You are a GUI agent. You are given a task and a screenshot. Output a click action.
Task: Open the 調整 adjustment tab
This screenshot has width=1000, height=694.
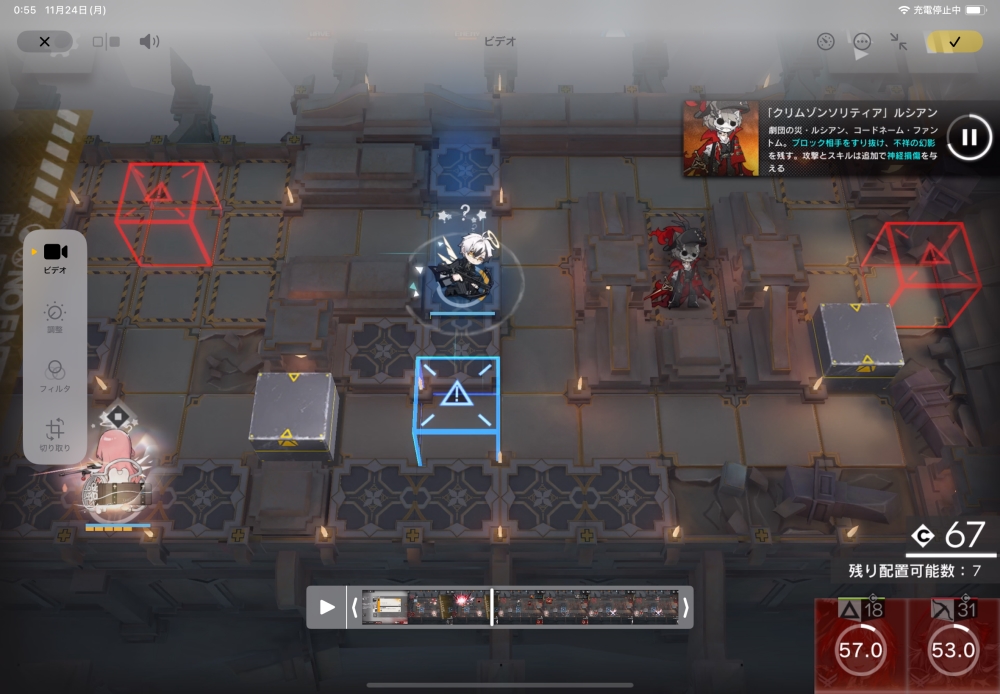coord(55,318)
